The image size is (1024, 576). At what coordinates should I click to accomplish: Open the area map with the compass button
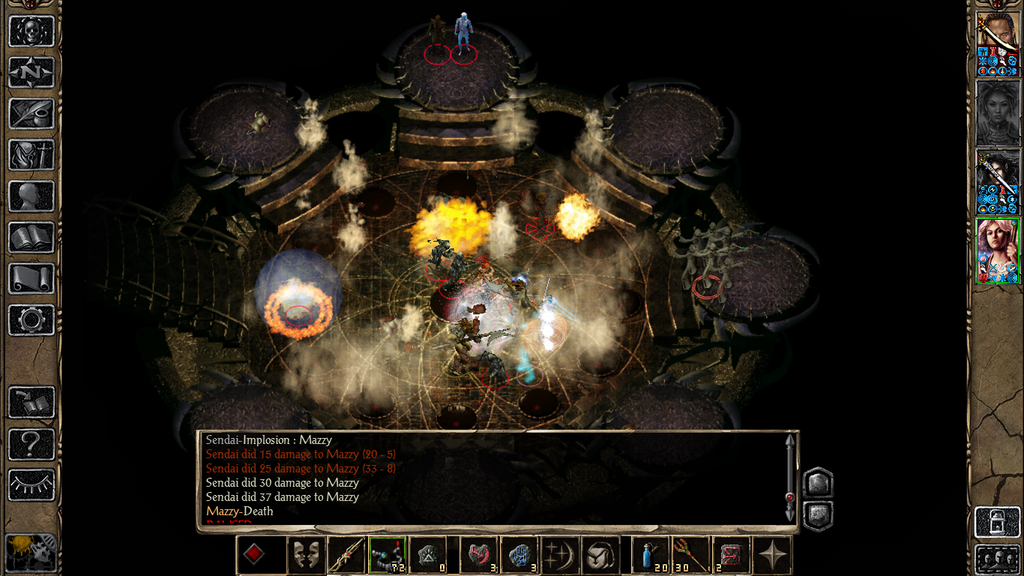[31, 72]
